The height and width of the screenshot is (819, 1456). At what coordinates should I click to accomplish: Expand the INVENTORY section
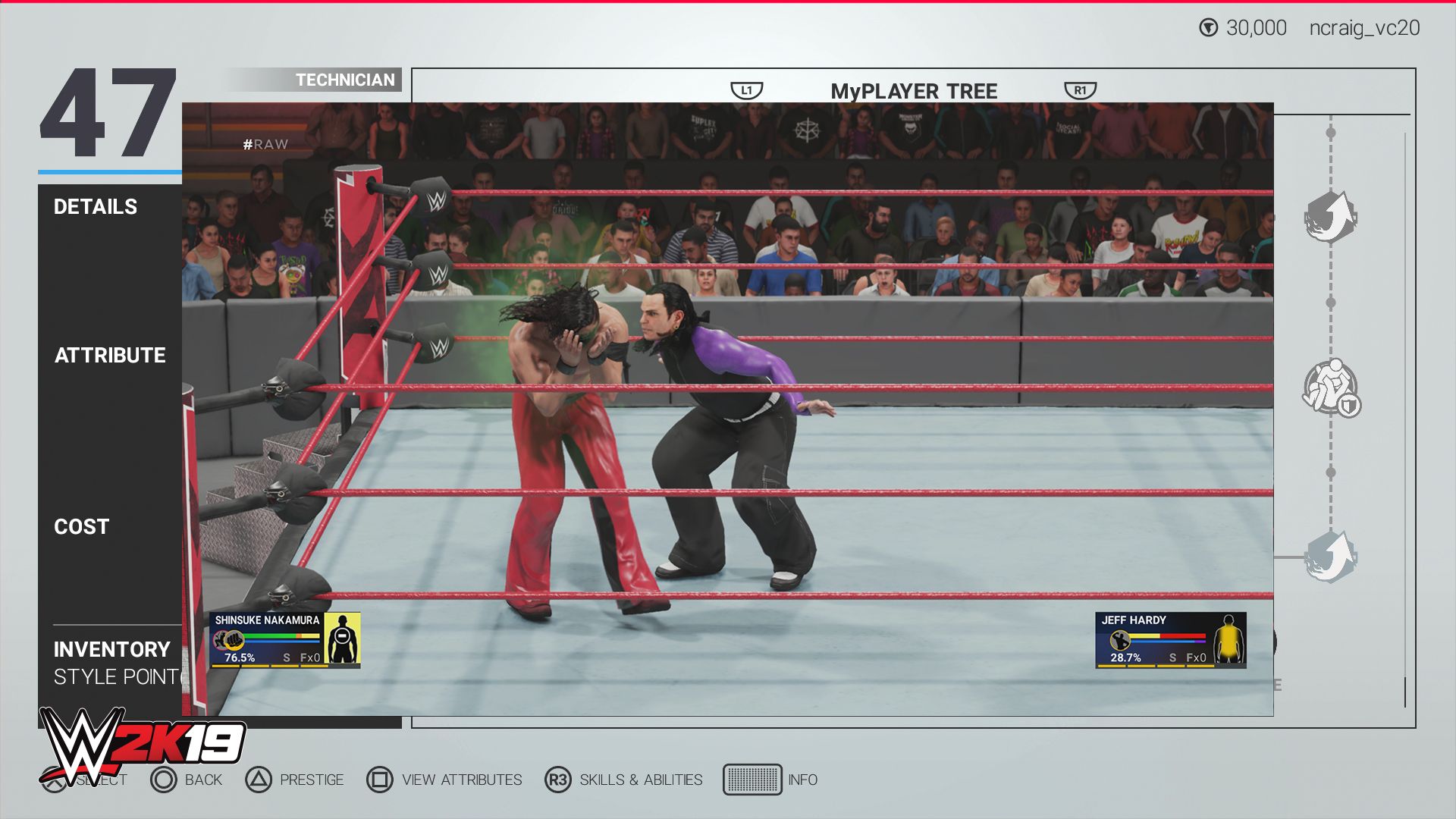coord(111,650)
